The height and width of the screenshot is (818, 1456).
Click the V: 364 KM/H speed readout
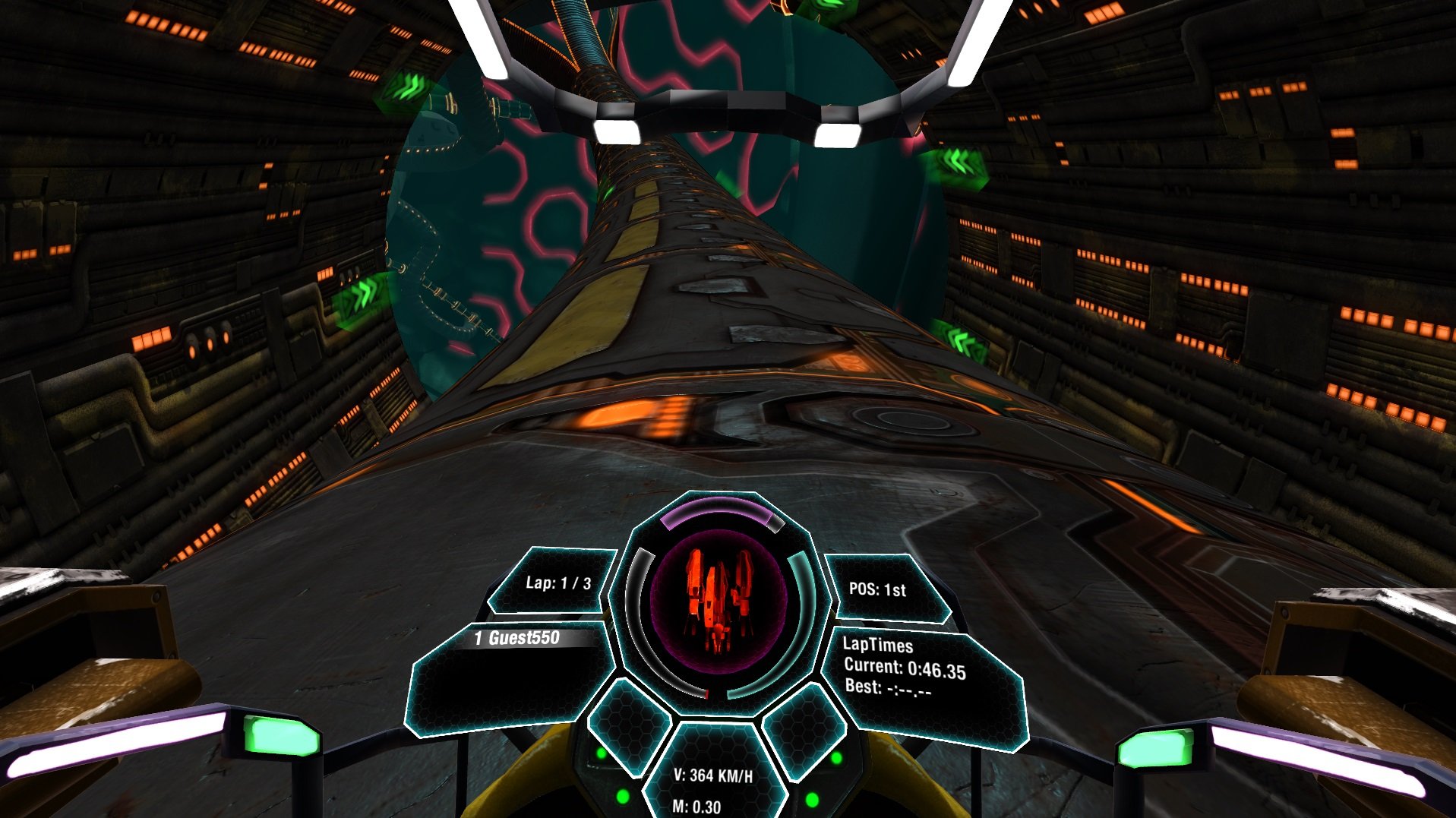tap(712, 776)
